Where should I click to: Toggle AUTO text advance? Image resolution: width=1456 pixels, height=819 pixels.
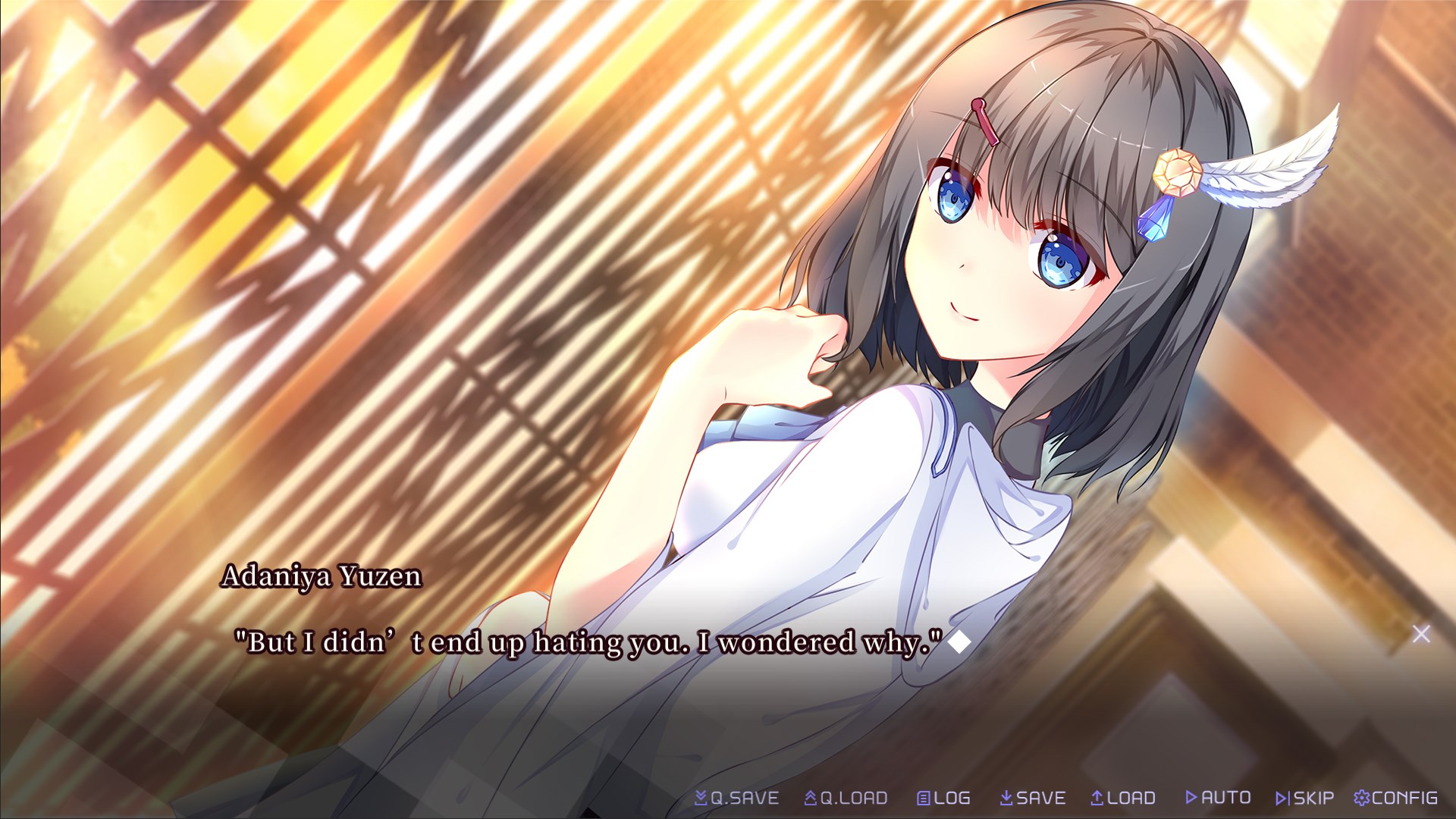tap(1218, 798)
